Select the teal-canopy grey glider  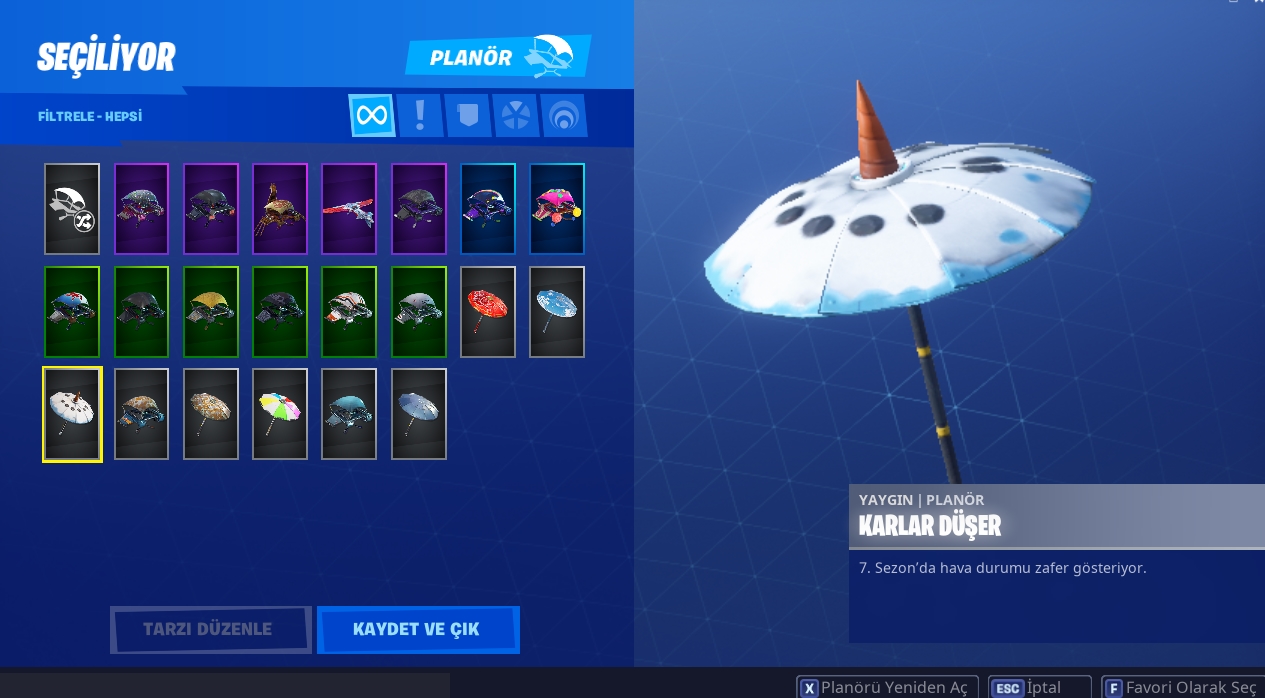coord(349,414)
